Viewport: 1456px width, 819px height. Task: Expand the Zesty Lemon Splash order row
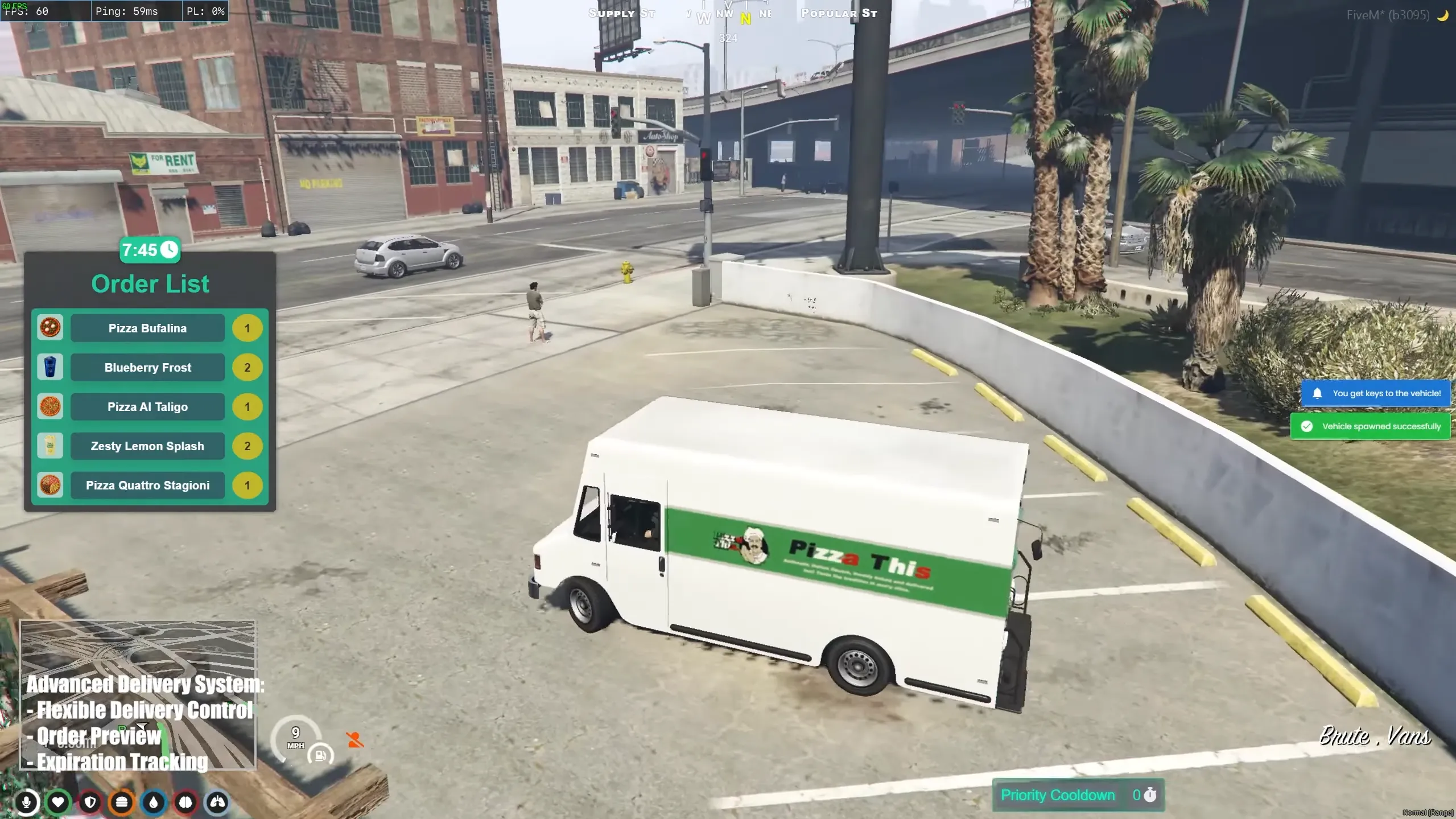pos(147,446)
